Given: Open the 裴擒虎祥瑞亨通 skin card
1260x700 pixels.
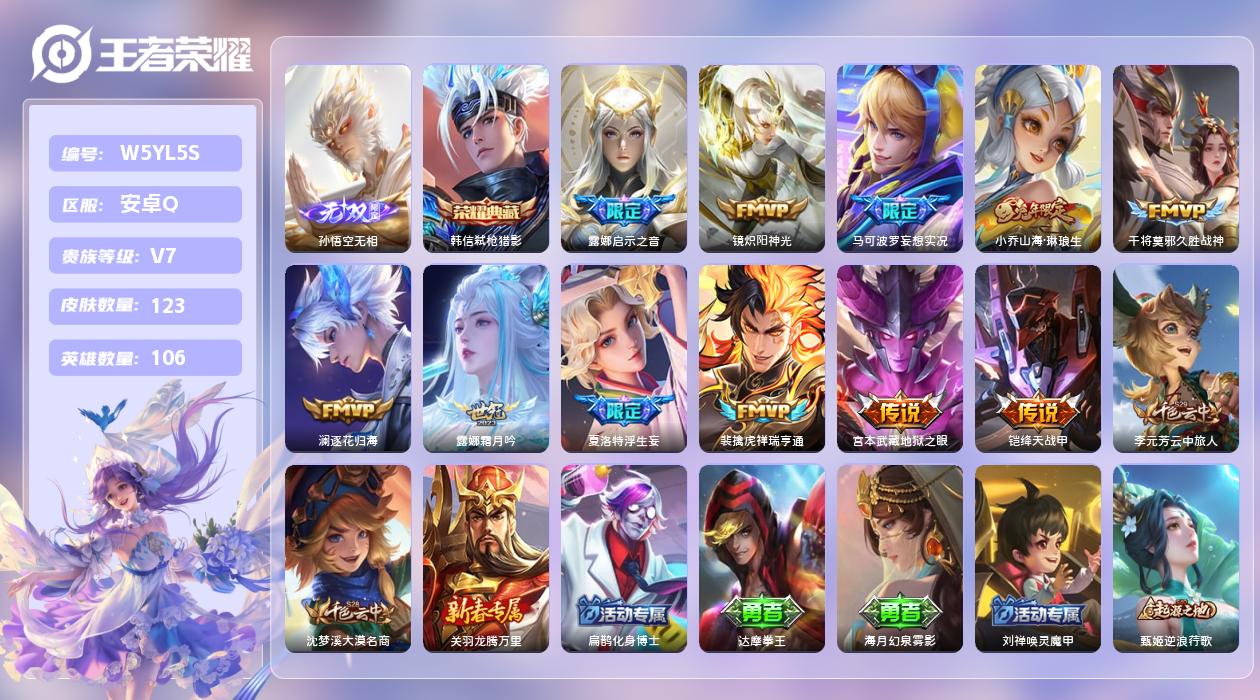Looking at the screenshot, I should coord(762,358).
